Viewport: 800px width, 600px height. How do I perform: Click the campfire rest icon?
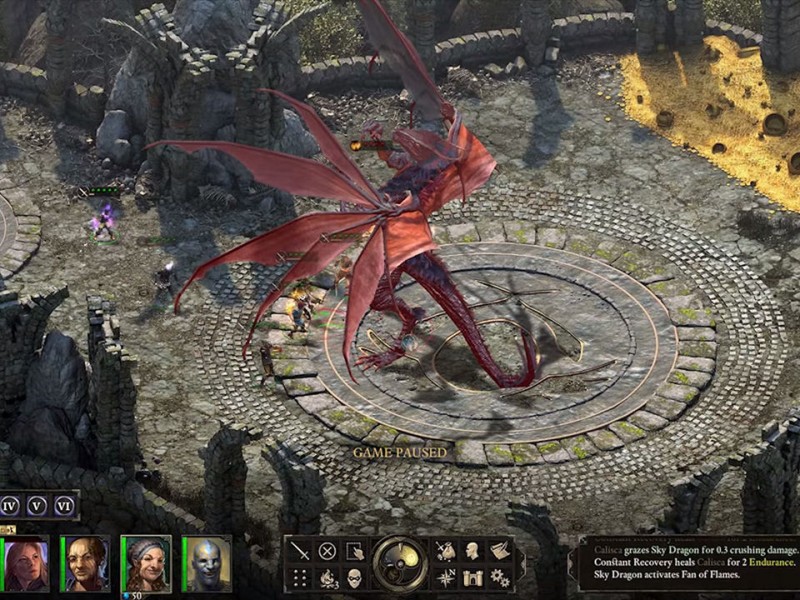[x=327, y=577]
